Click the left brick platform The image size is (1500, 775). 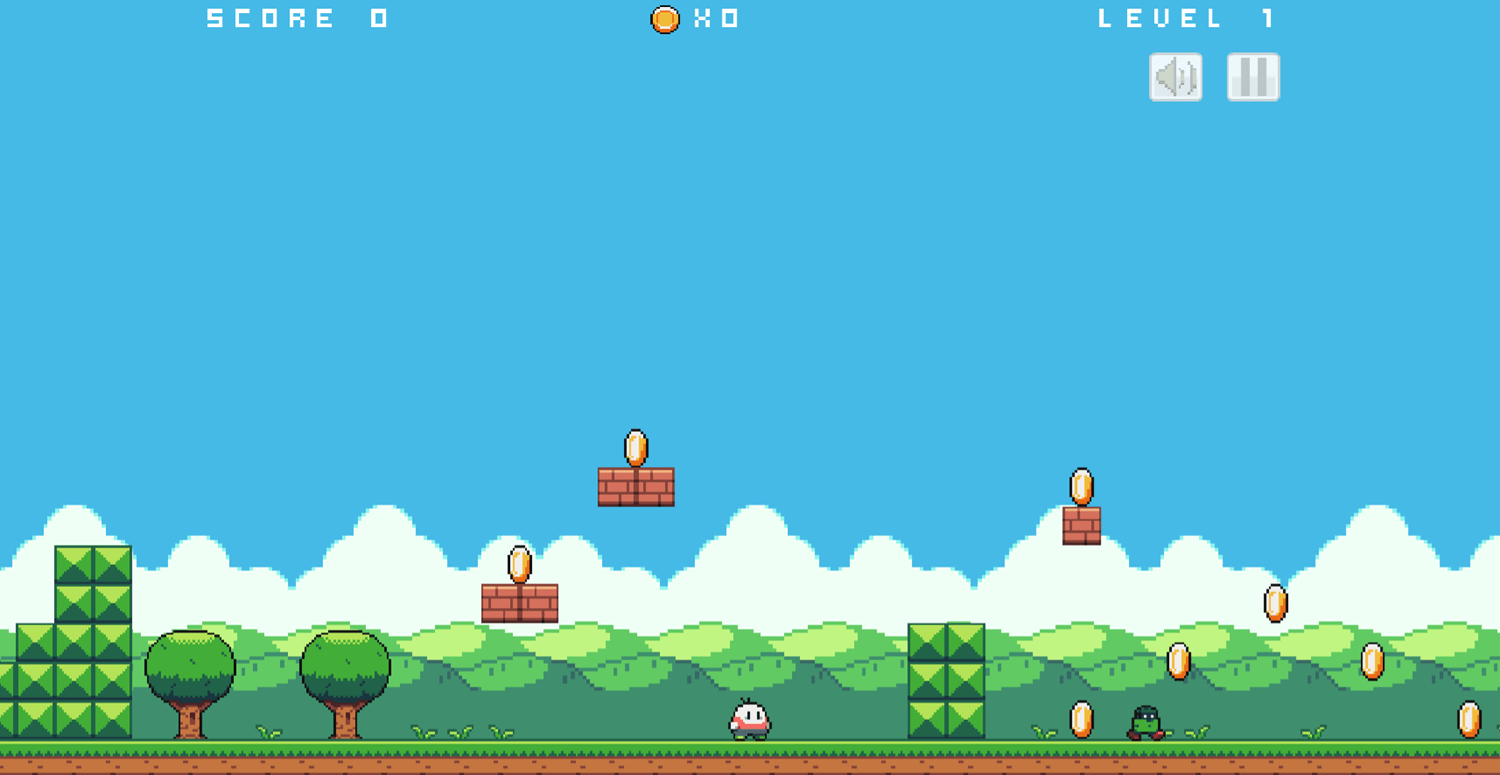point(520,605)
